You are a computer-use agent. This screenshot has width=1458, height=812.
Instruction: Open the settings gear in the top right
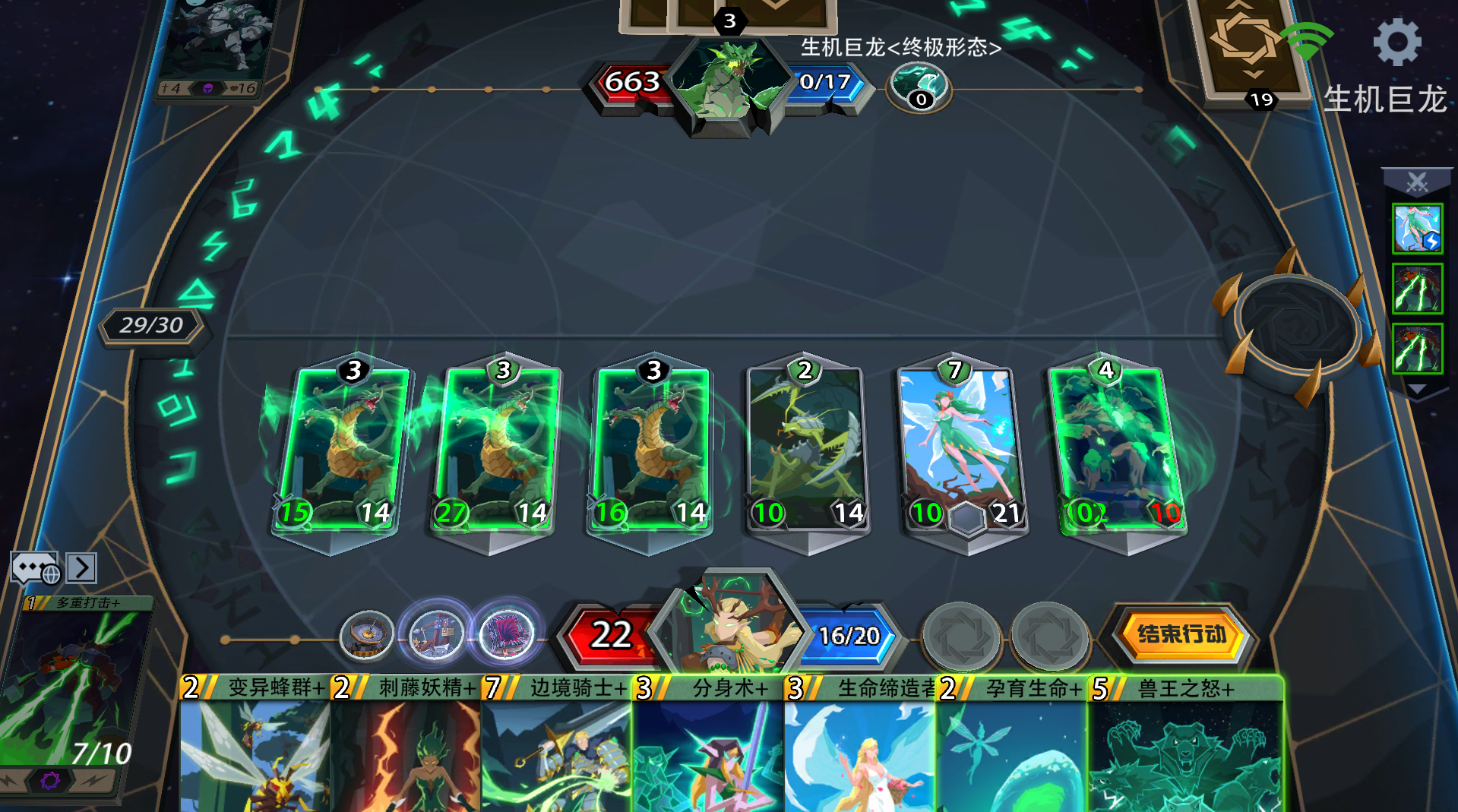[x=1397, y=42]
